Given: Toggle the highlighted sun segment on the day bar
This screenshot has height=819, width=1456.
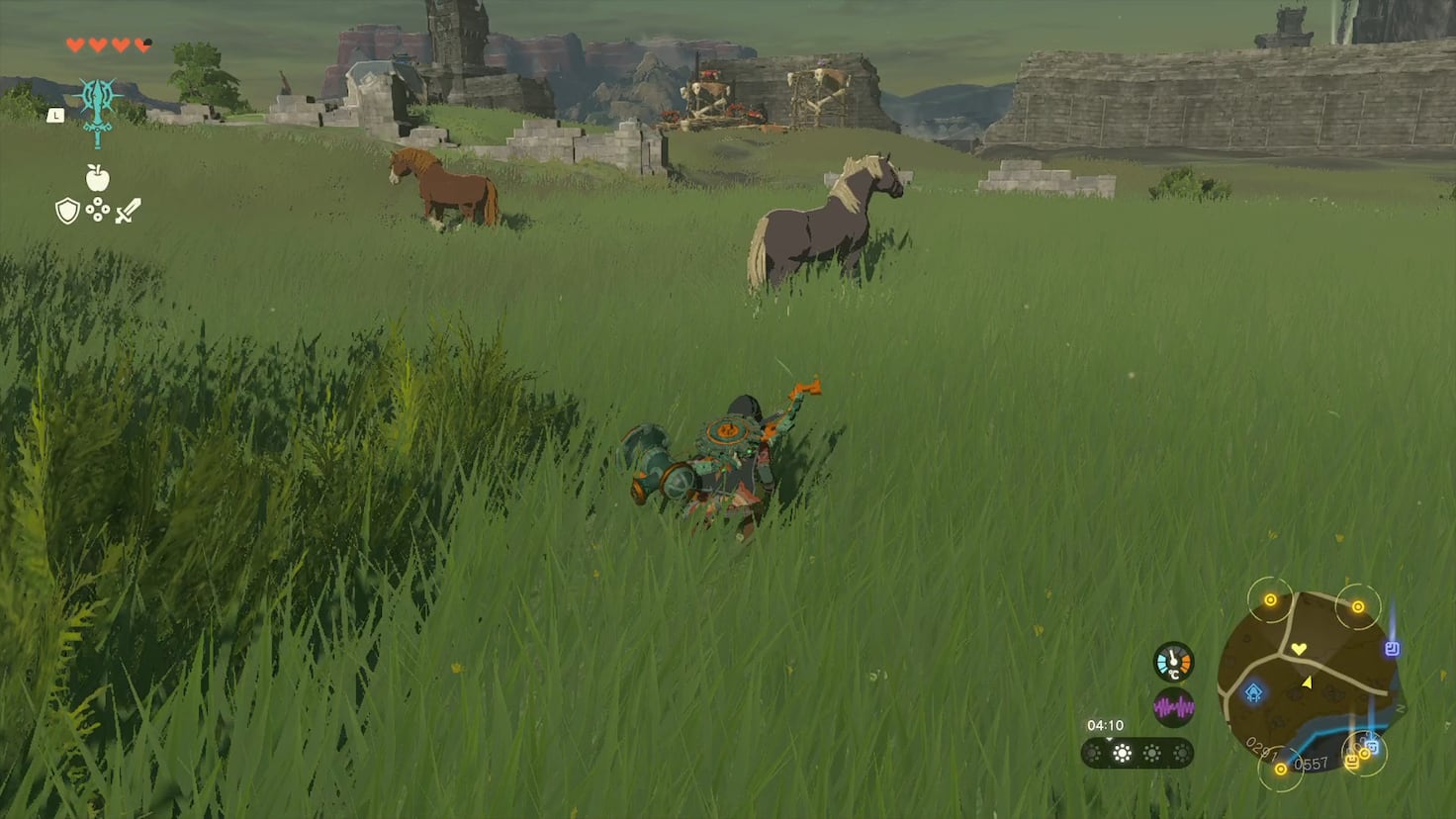Looking at the screenshot, I should 1121,753.
